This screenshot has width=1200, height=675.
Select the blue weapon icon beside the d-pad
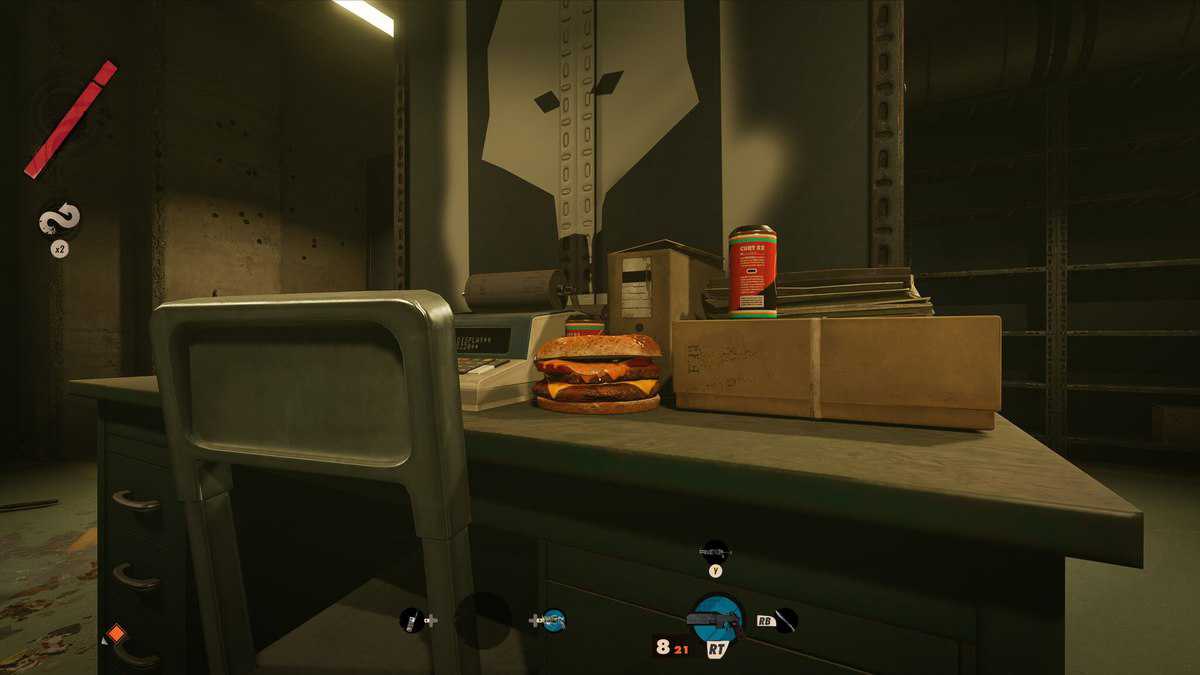click(553, 620)
